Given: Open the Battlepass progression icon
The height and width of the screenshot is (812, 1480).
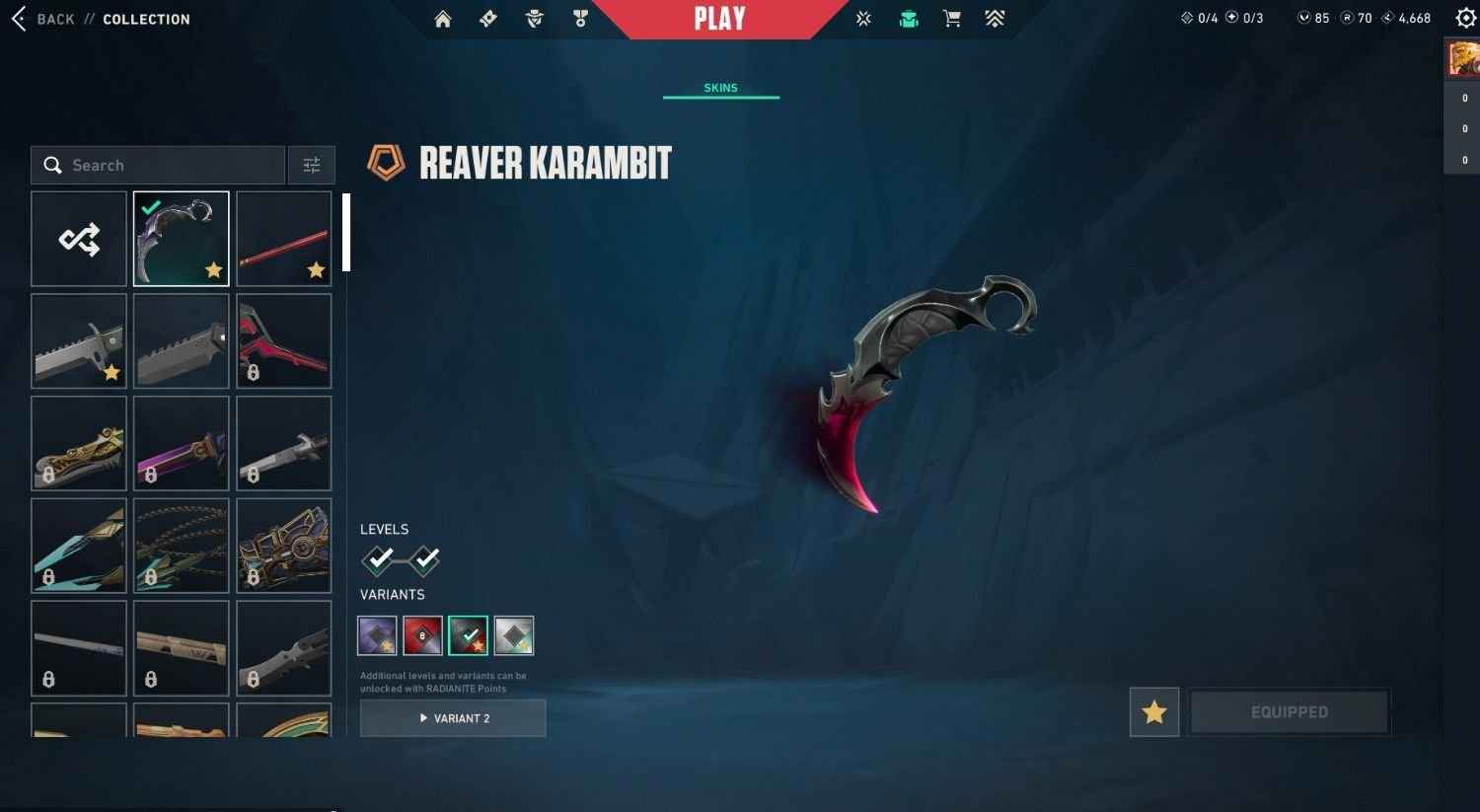Looking at the screenshot, I should (994, 18).
